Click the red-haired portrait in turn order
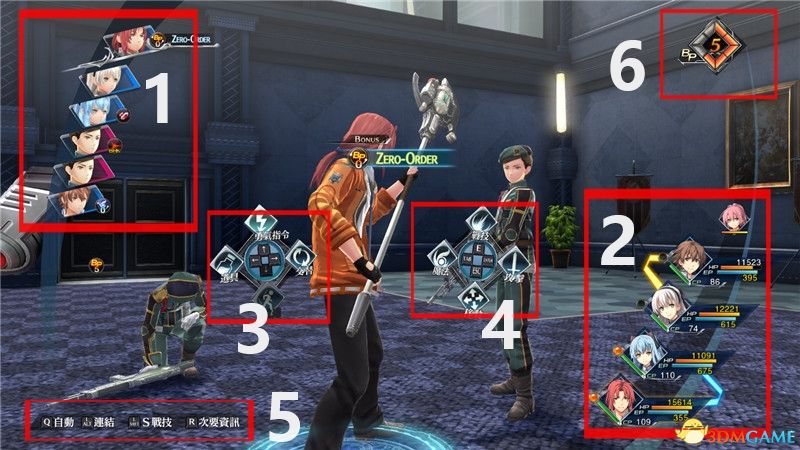Screen dimensions: 800x450 coord(125,42)
